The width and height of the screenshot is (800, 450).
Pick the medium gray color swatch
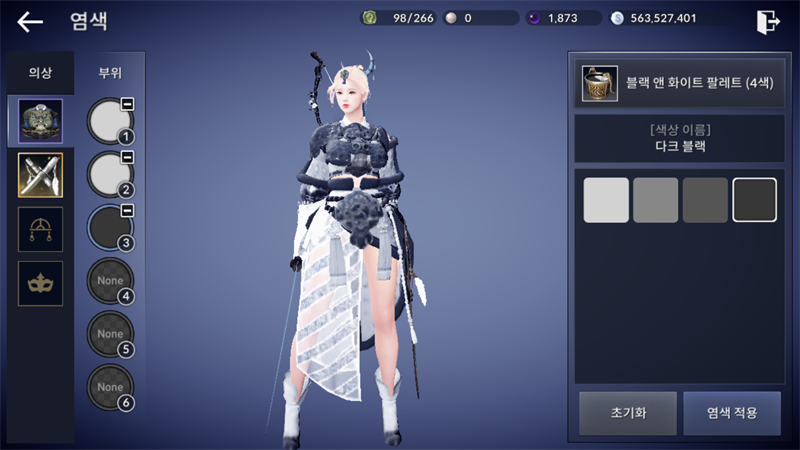[656, 200]
